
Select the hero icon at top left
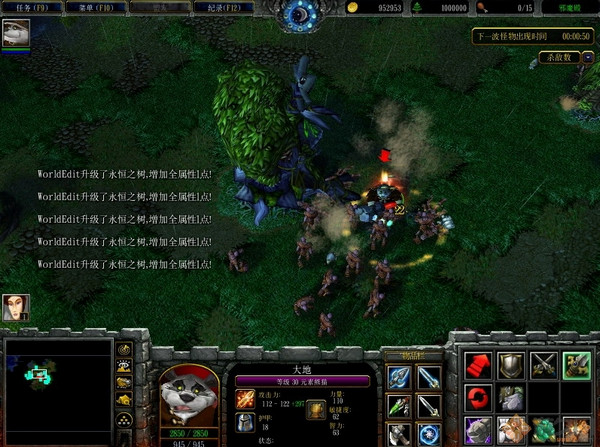(16, 35)
